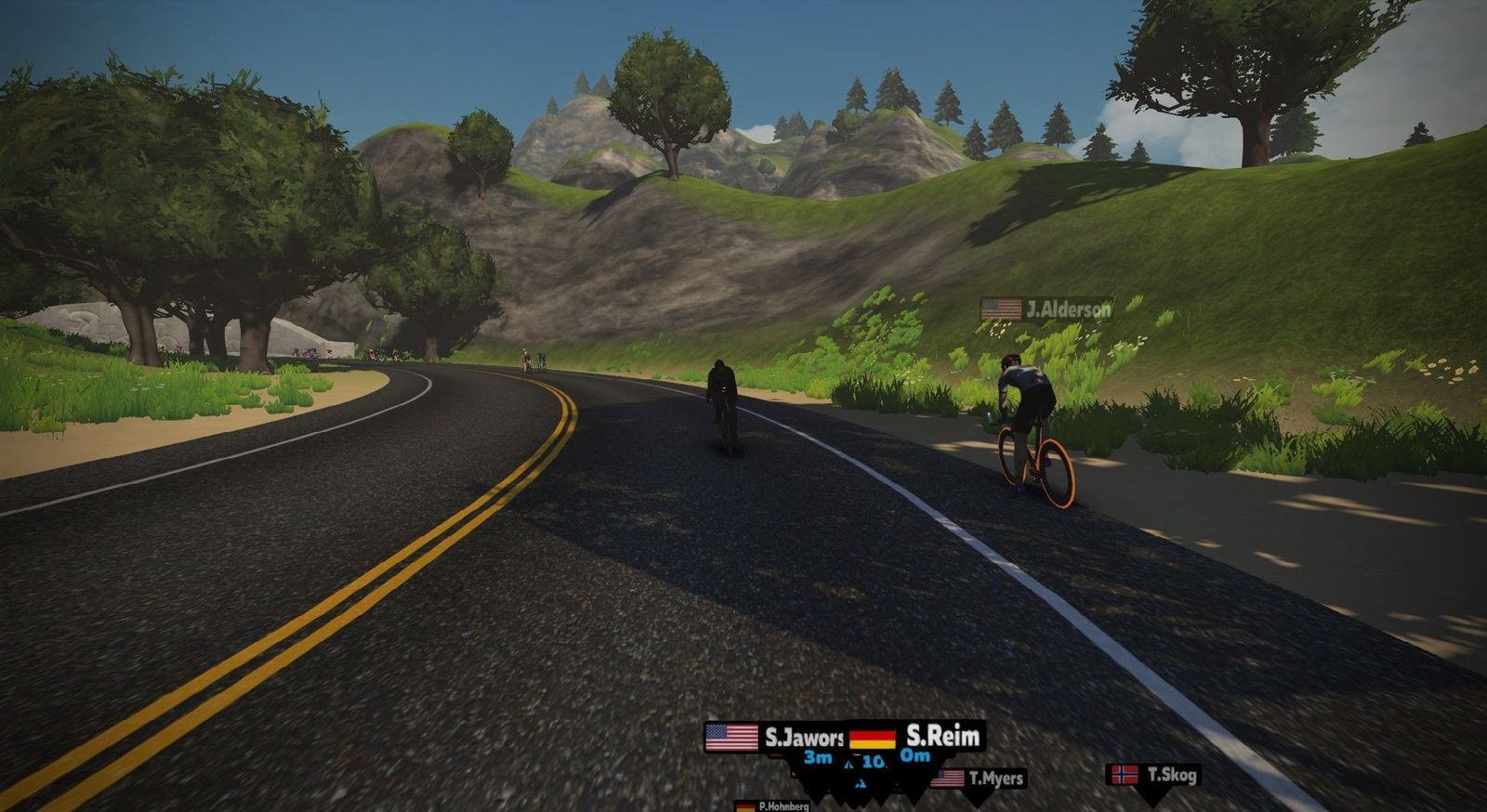Choose the S.Jawors rider name tag
This screenshot has width=1487, height=812.
pyautogui.click(x=775, y=738)
